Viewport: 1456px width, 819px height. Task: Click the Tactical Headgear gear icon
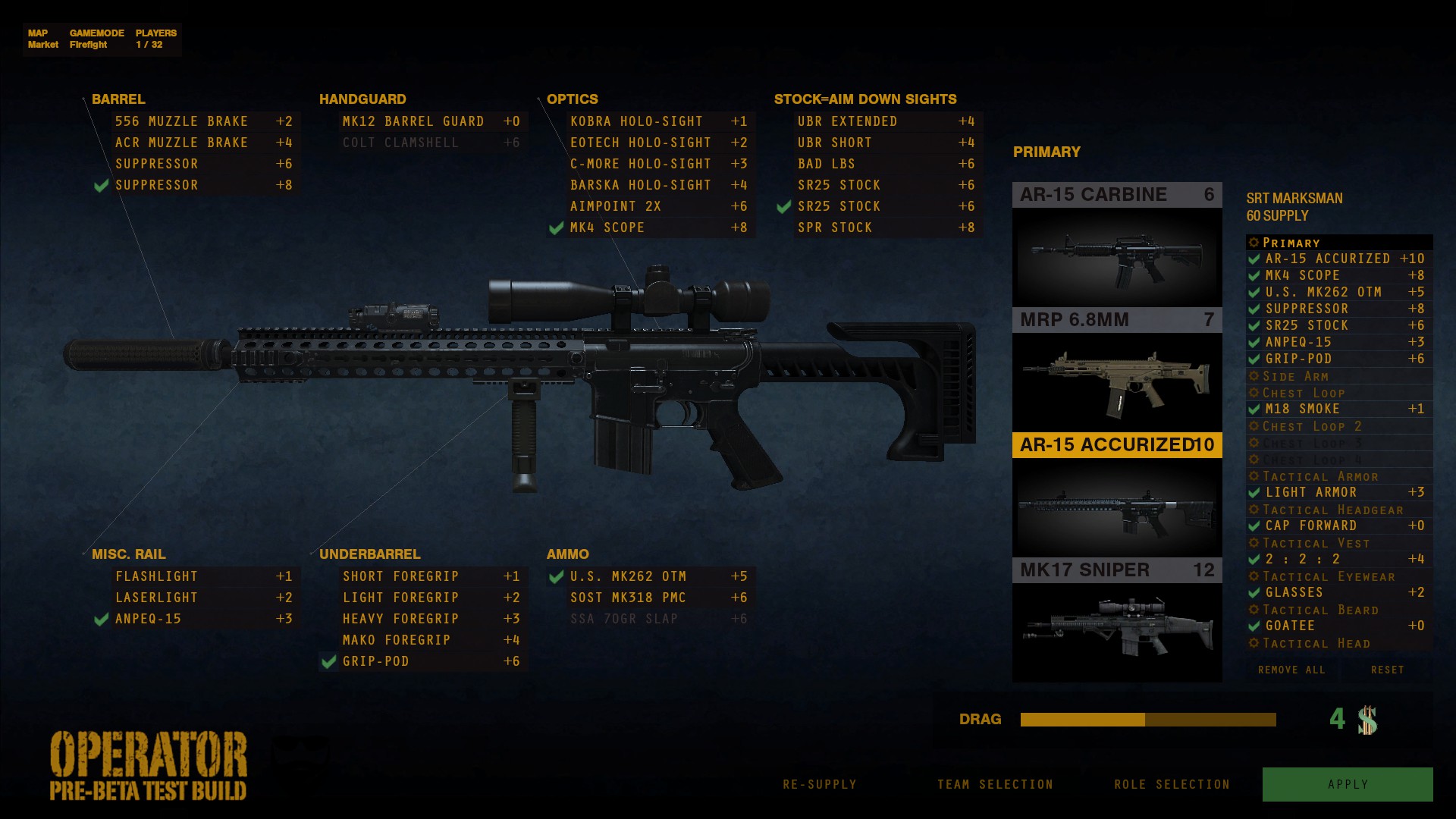pyautogui.click(x=1255, y=509)
